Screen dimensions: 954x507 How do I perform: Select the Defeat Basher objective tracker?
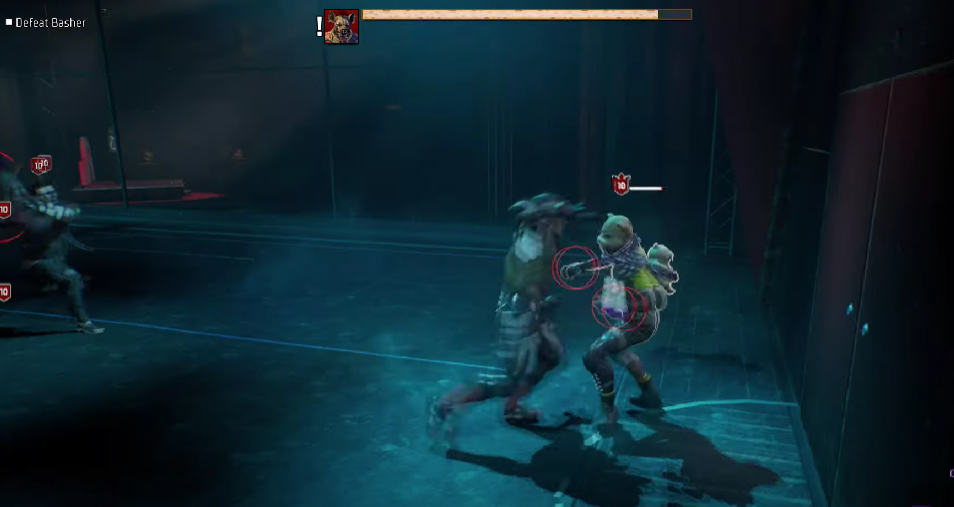pyautogui.click(x=49, y=22)
